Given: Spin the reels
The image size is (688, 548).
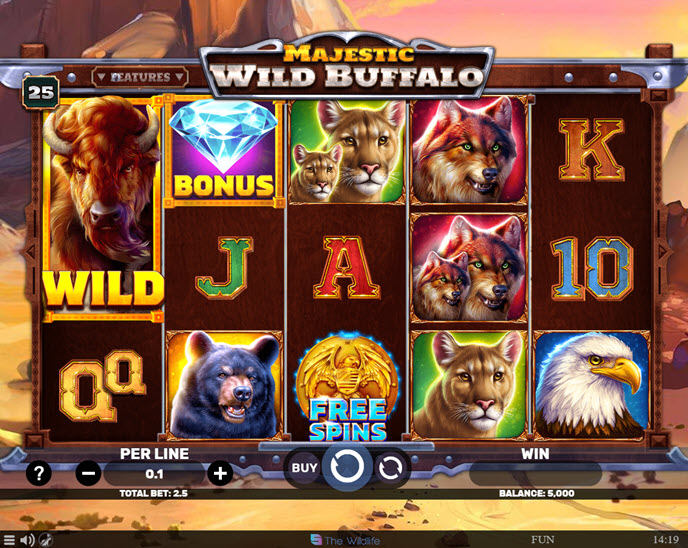Looking at the screenshot, I should 346,467.
